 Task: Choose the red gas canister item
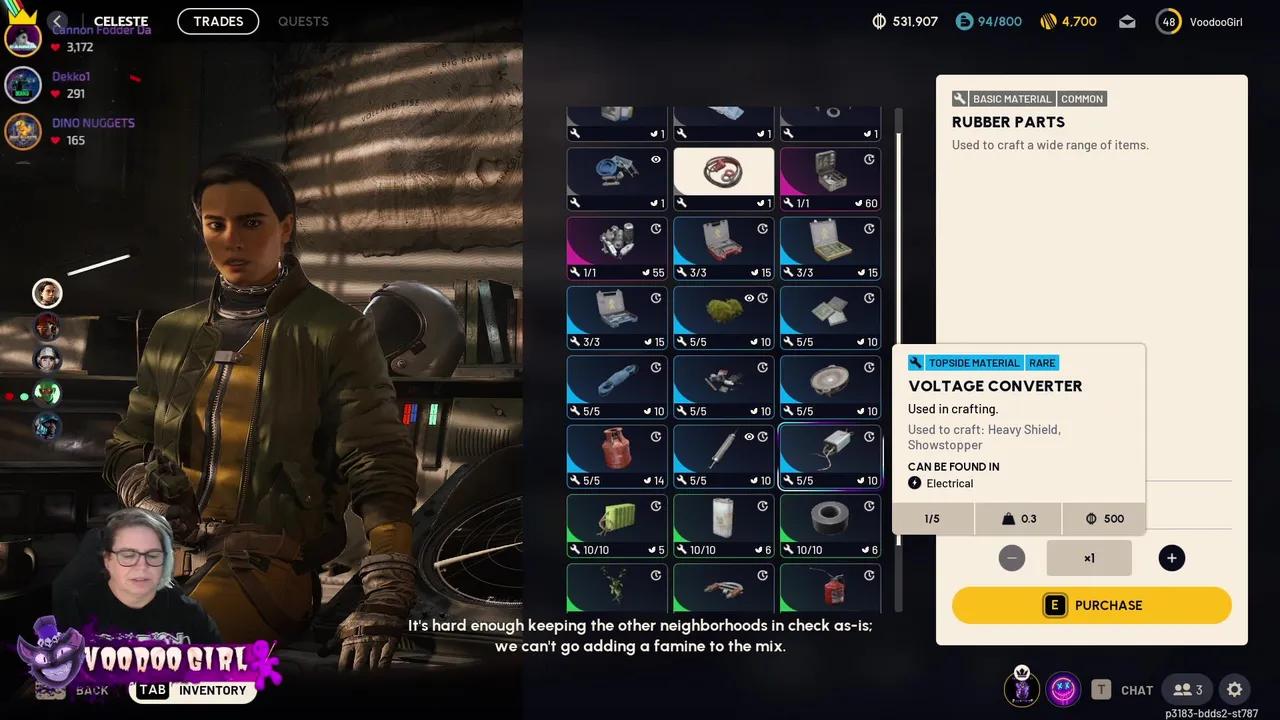[x=617, y=455]
